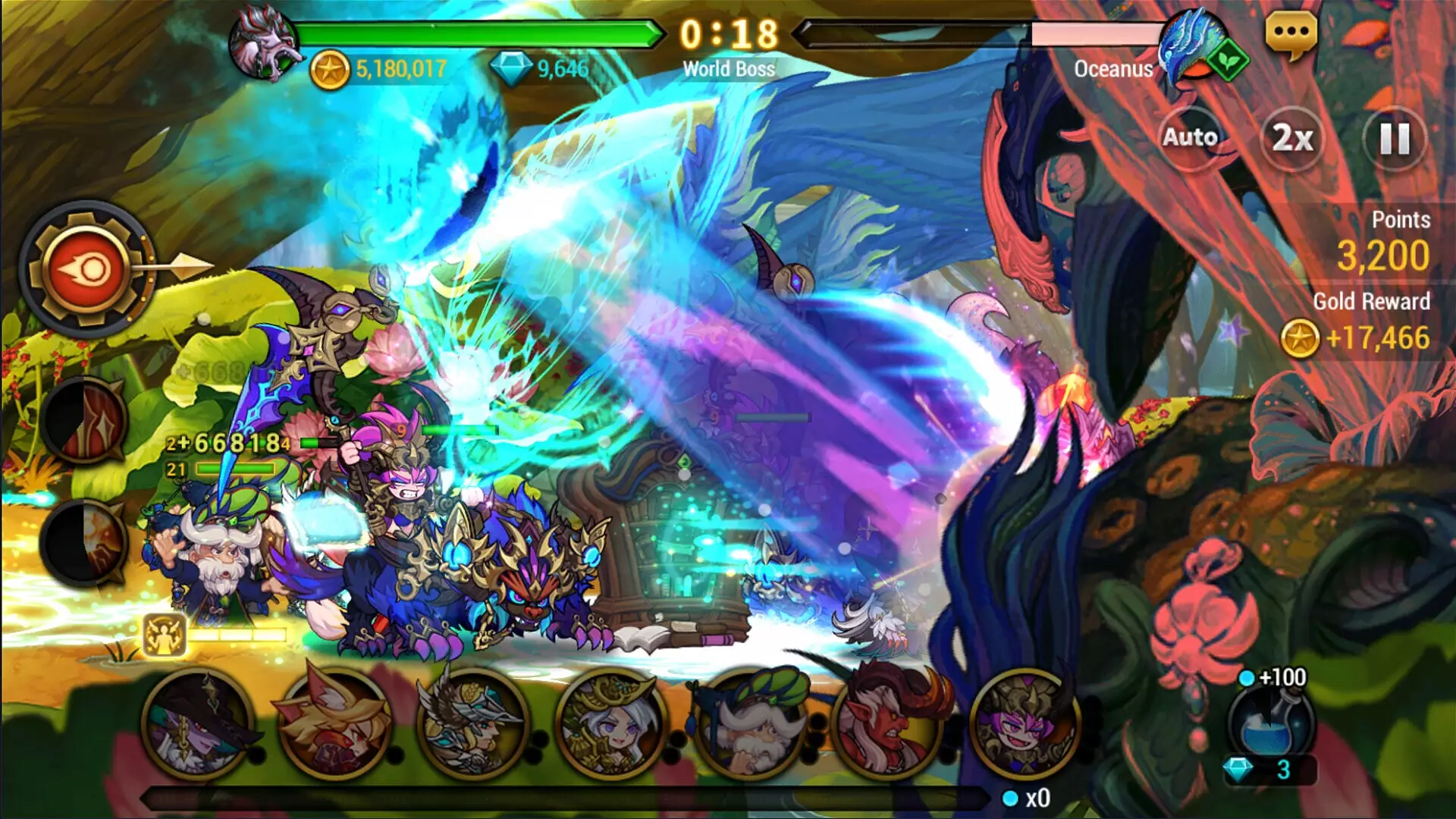Activate the fiery orb skill icon
Screen dimensions: 1456x819
point(85,541)
